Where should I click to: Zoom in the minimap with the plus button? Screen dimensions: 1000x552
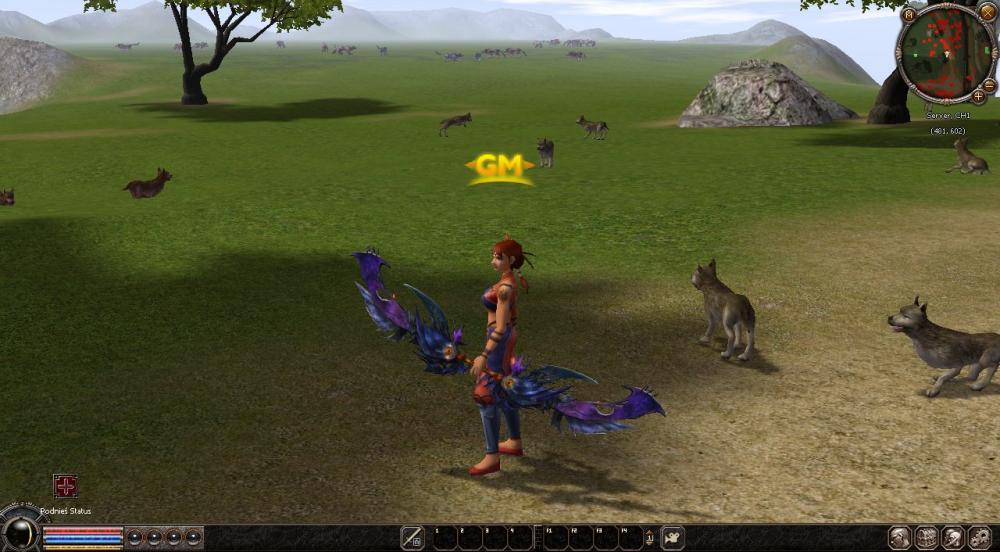click(977, 97)
